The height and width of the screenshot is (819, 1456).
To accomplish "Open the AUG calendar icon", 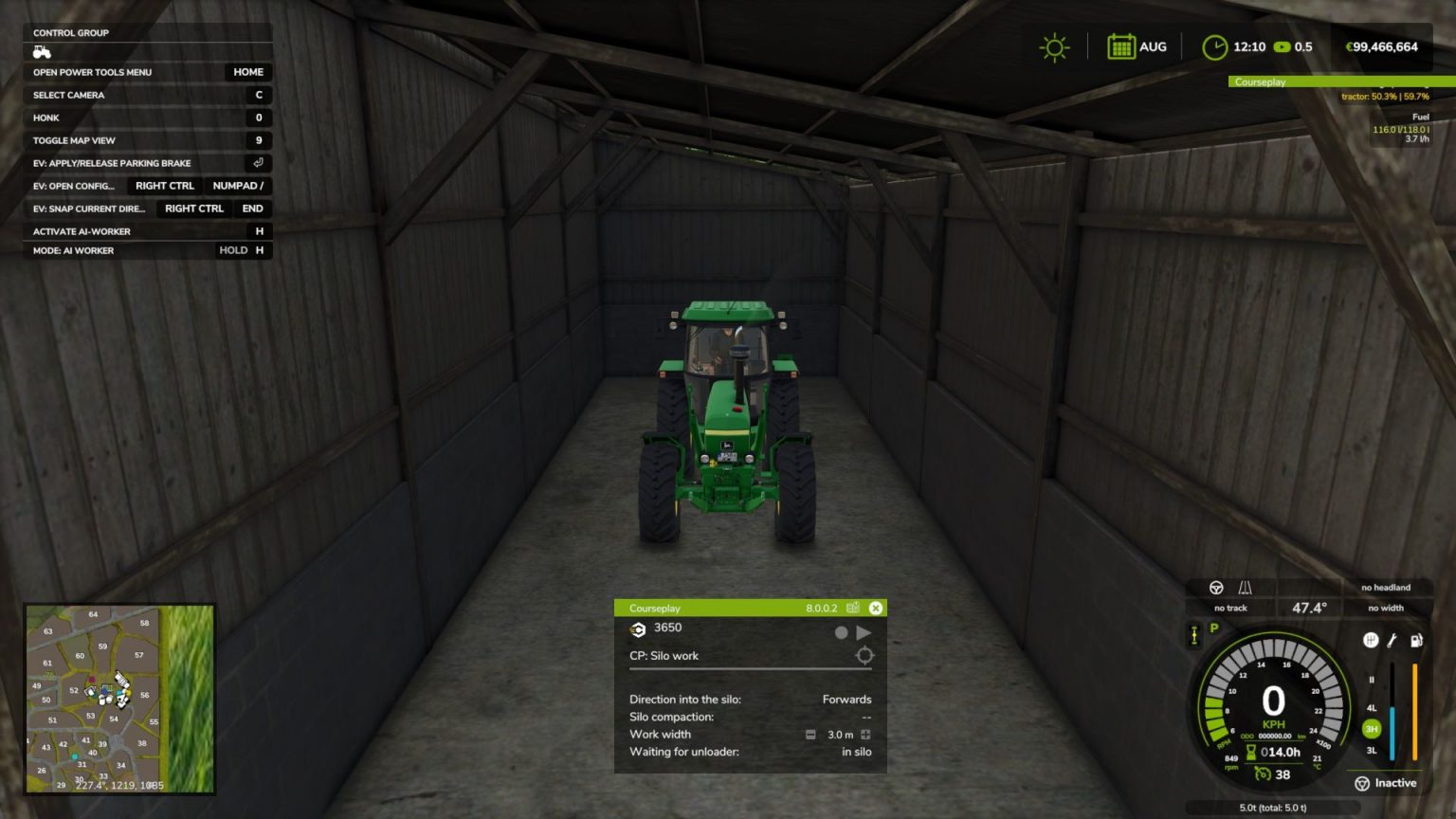I will [1122, 45].
